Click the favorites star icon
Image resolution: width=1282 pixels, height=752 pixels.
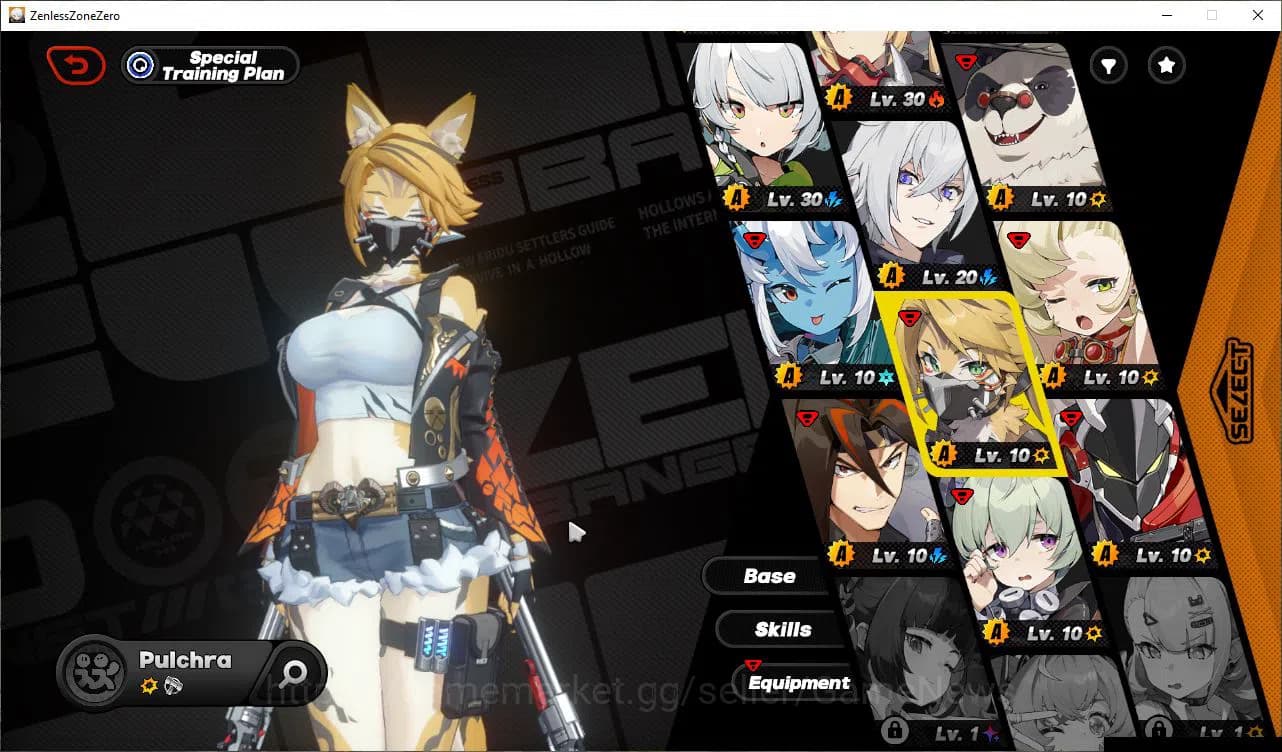coord(1166,65)
